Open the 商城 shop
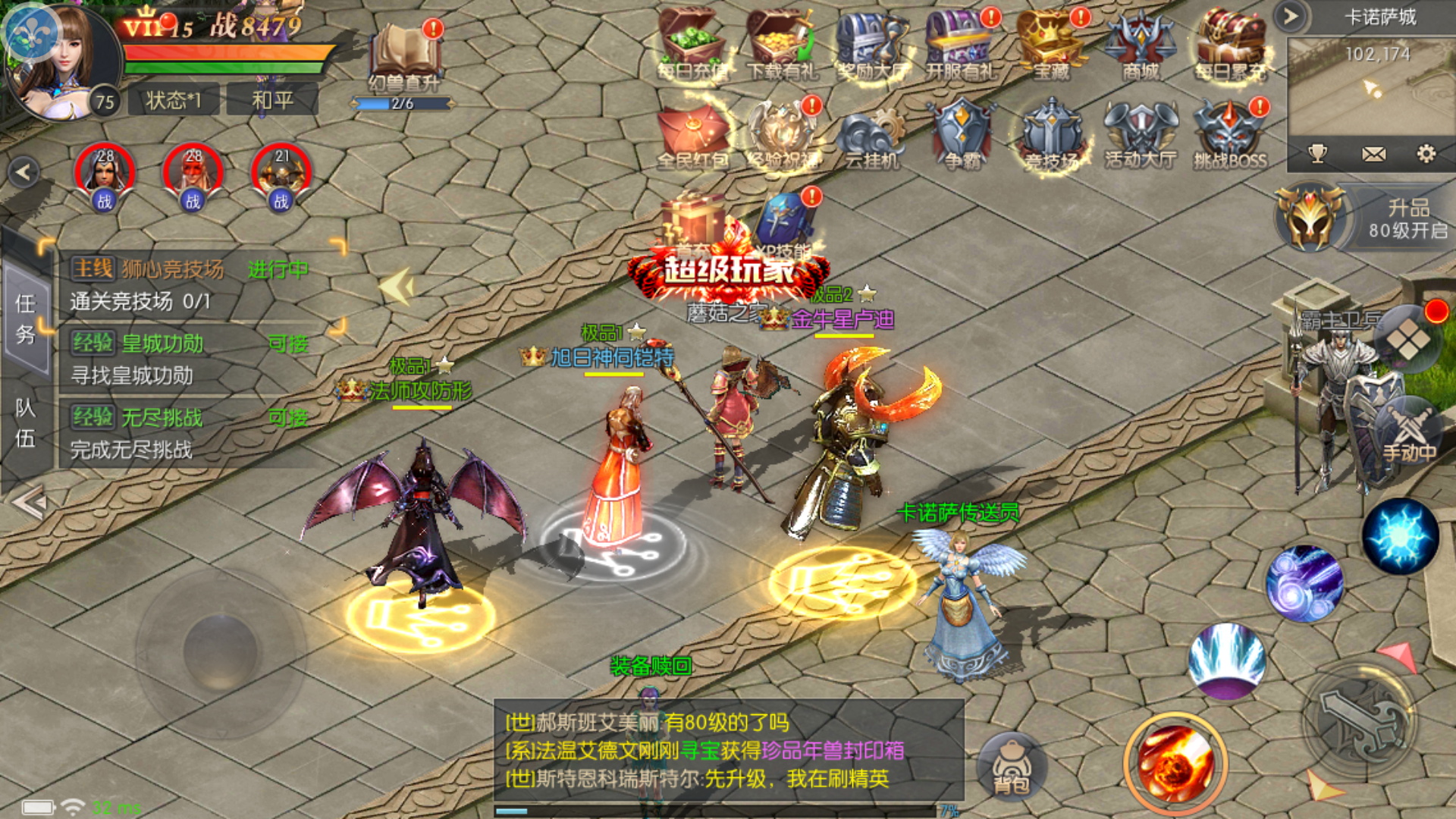Viewport: 1456px width, 819px height. [x=1140, y=44]
